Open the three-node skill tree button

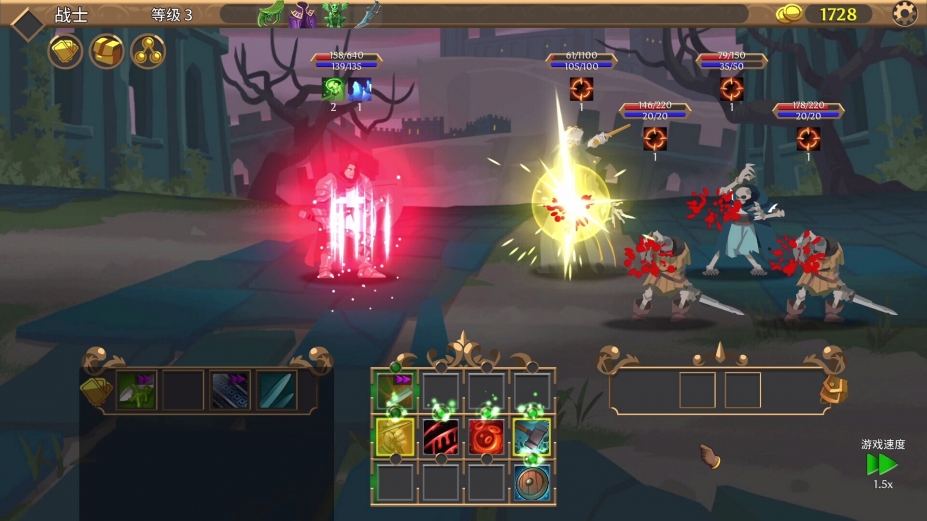point(148,51)
